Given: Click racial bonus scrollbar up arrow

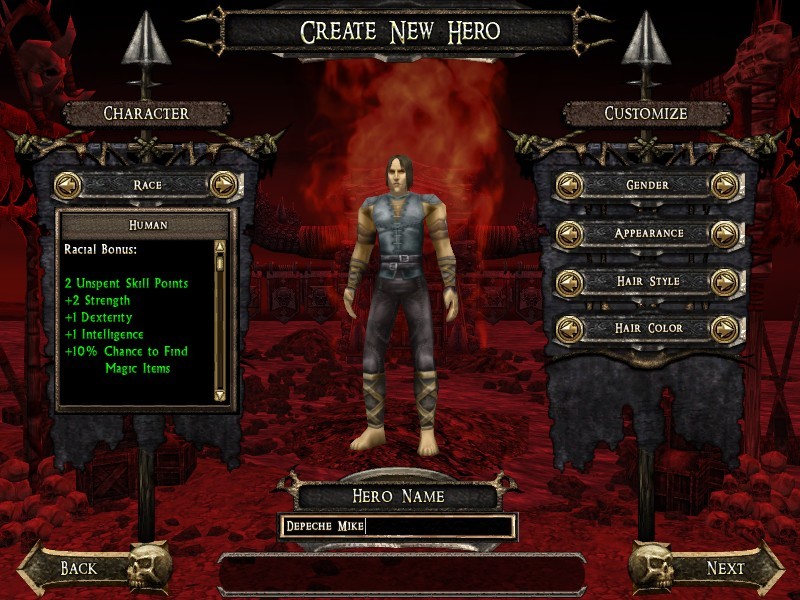Looking at the screenshot, I should [220, 246].
